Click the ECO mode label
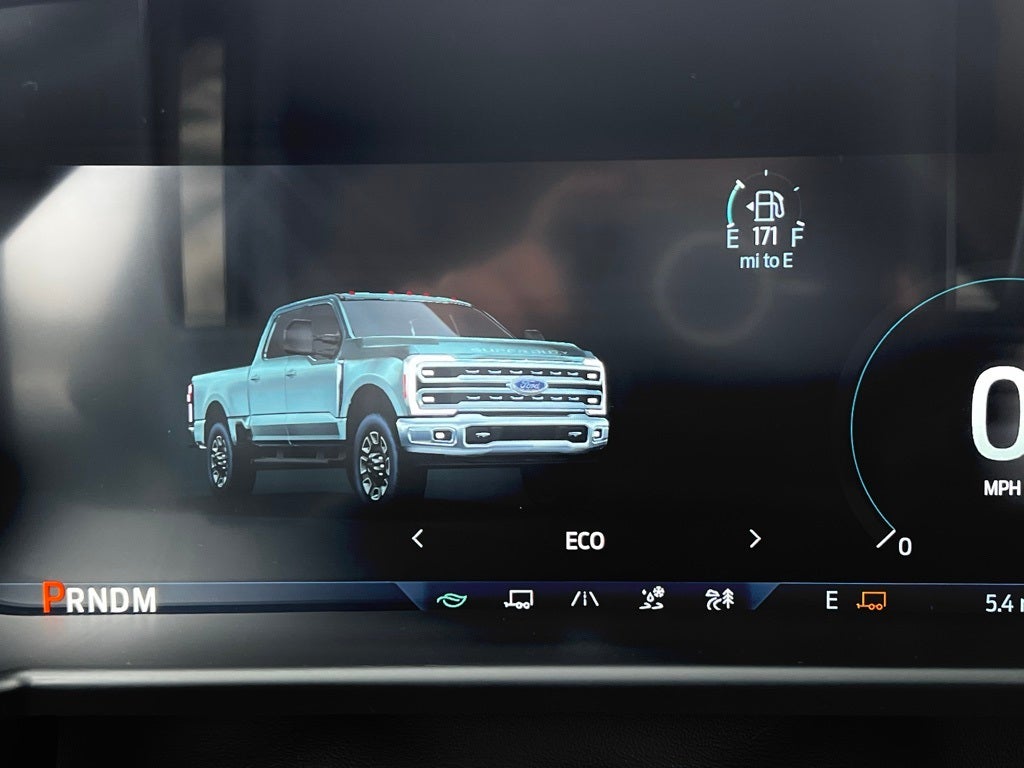The image size is (1024, 768). click(x=585, y=541)
